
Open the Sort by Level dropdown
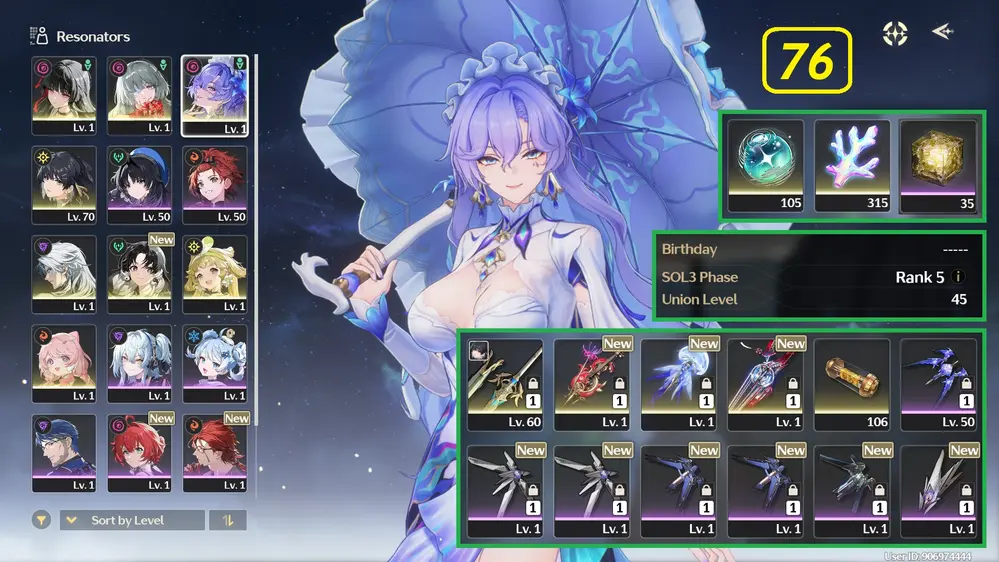point(132,520)
